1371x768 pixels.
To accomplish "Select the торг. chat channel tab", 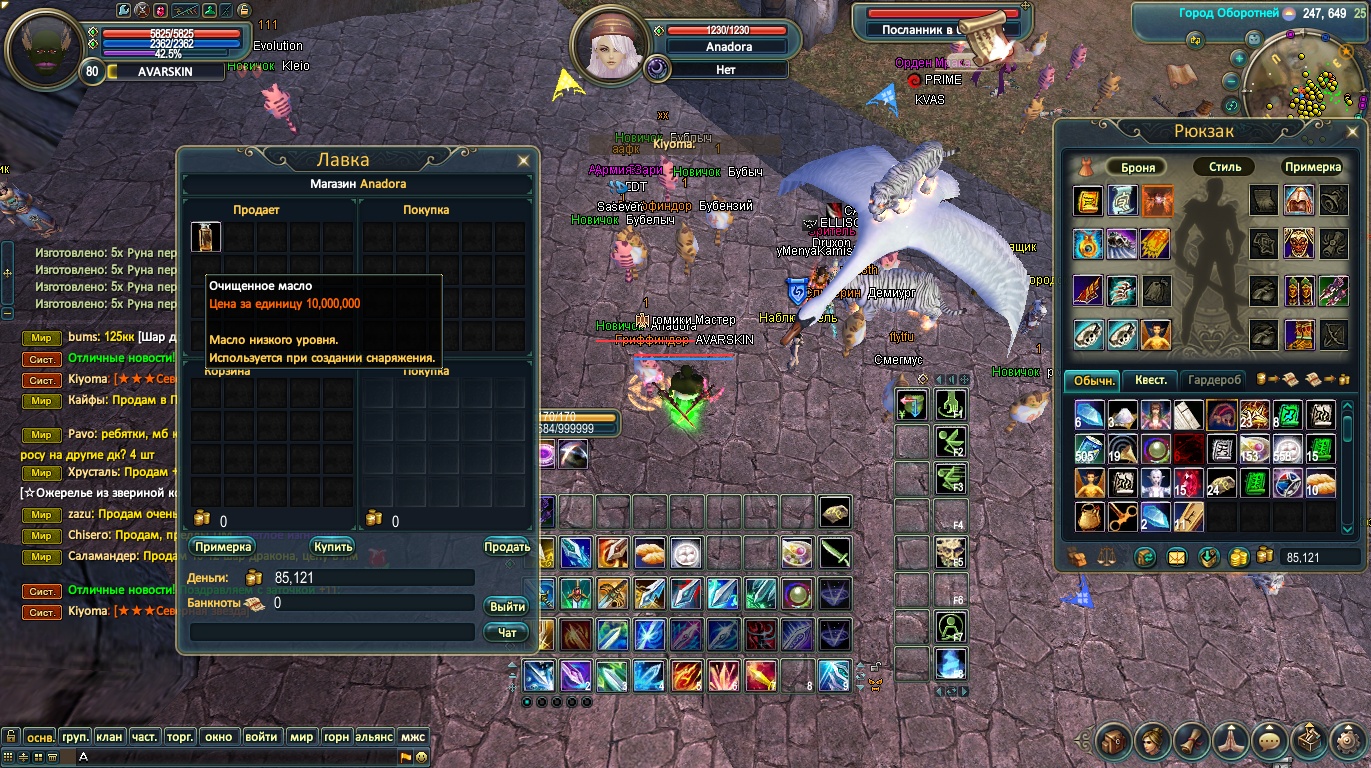I will tap(179, 737).
